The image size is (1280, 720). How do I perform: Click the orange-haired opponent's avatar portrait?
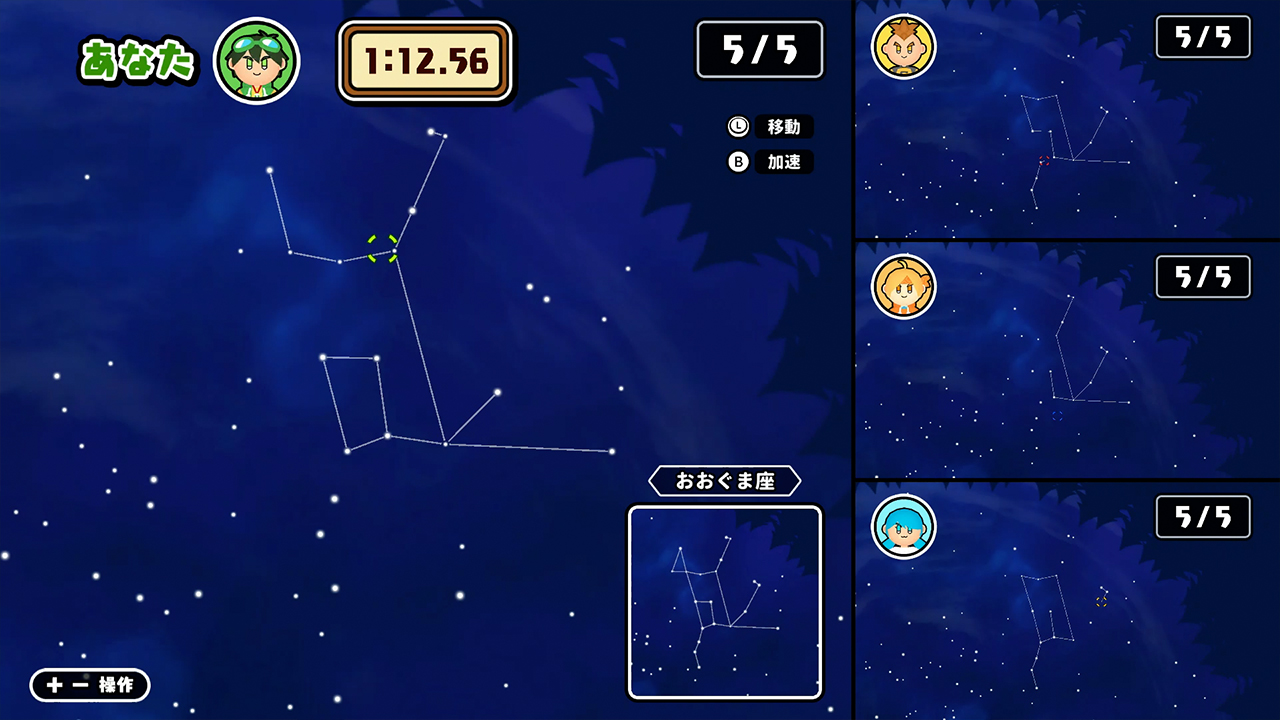click(904, 285)
